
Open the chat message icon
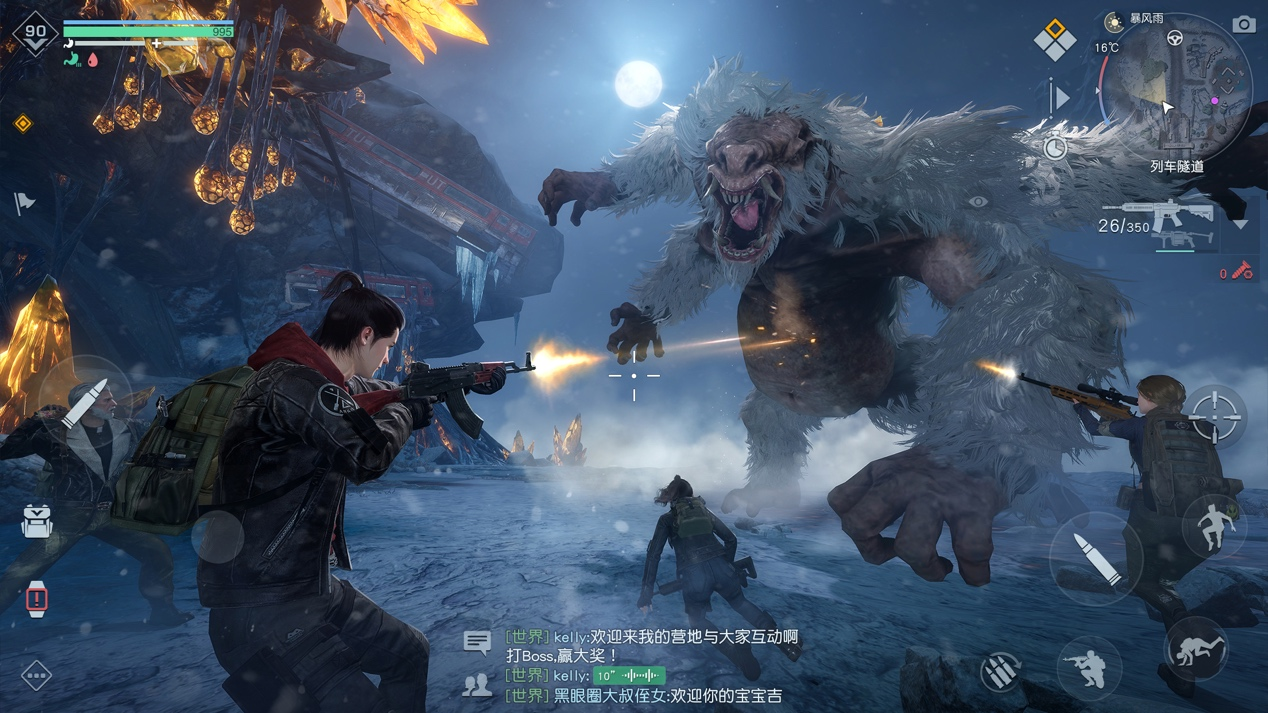click(x=477, y=642)
